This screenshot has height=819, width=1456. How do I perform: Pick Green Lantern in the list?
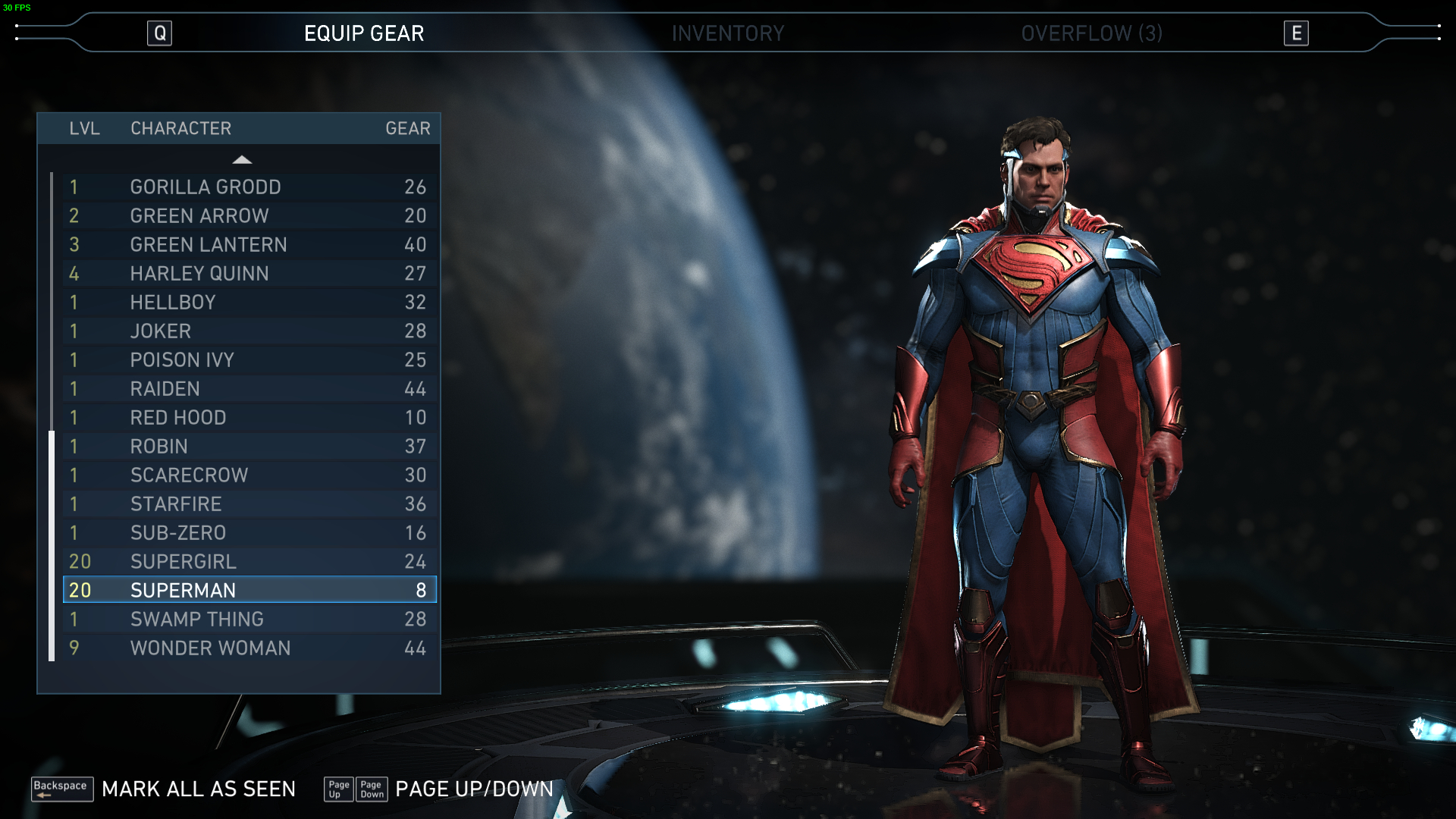pos(249,245)
